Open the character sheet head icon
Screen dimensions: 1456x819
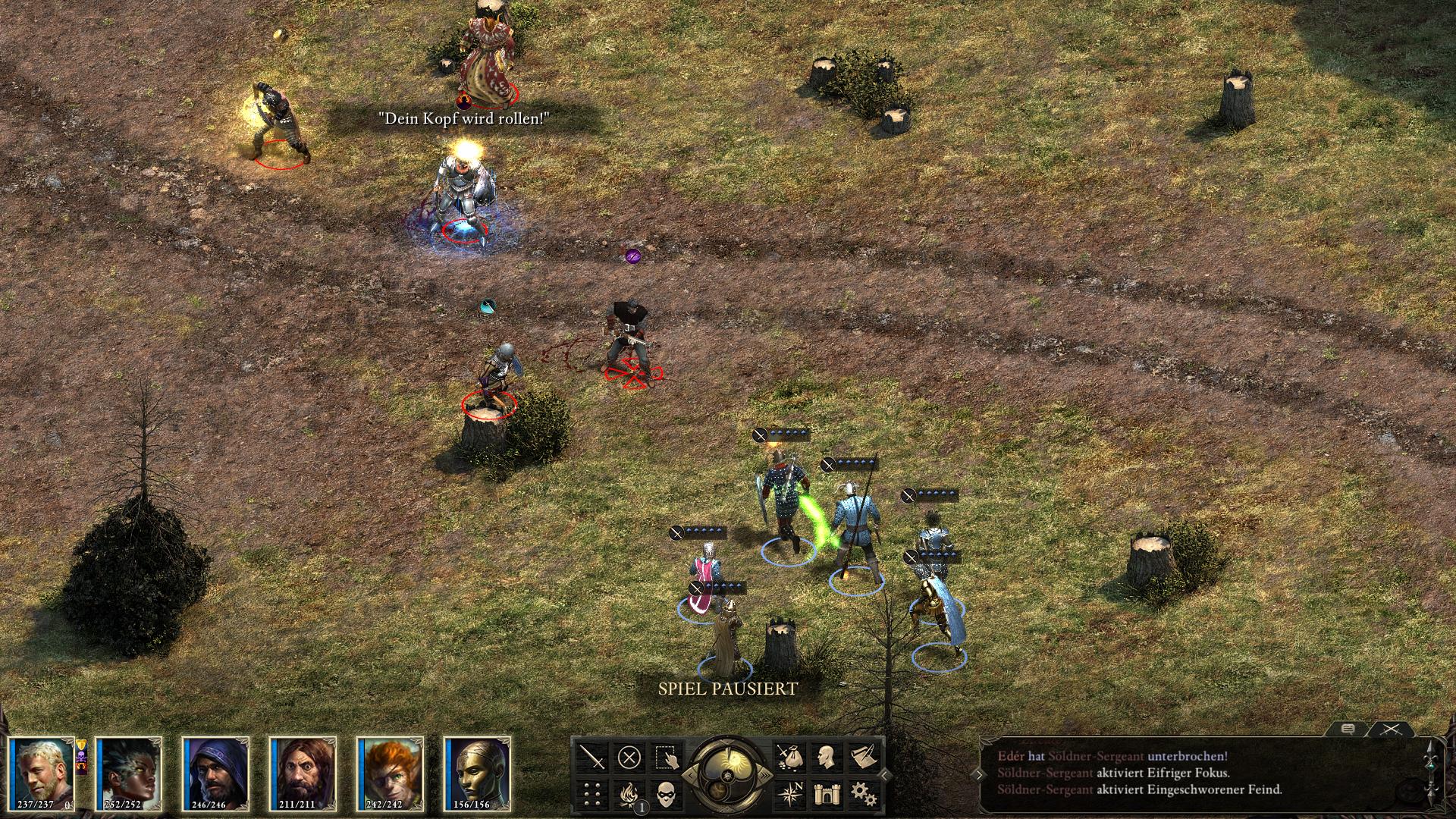(826, 757)
